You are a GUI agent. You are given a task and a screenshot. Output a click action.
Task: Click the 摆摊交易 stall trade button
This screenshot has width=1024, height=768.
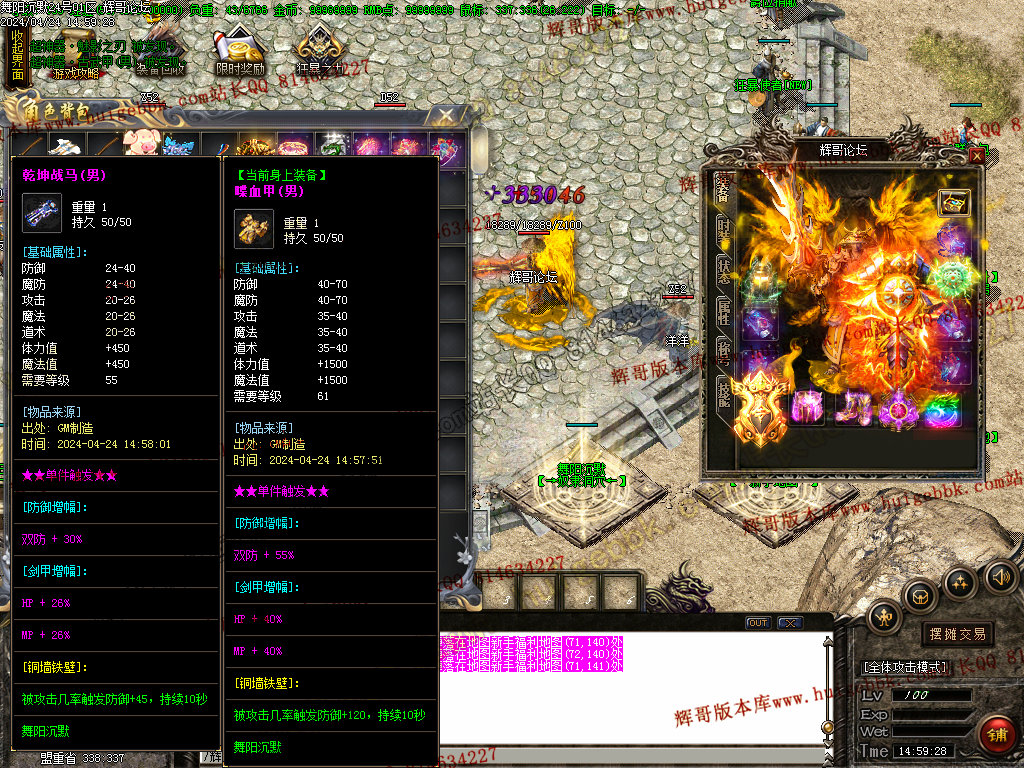[x=957, y=634]
